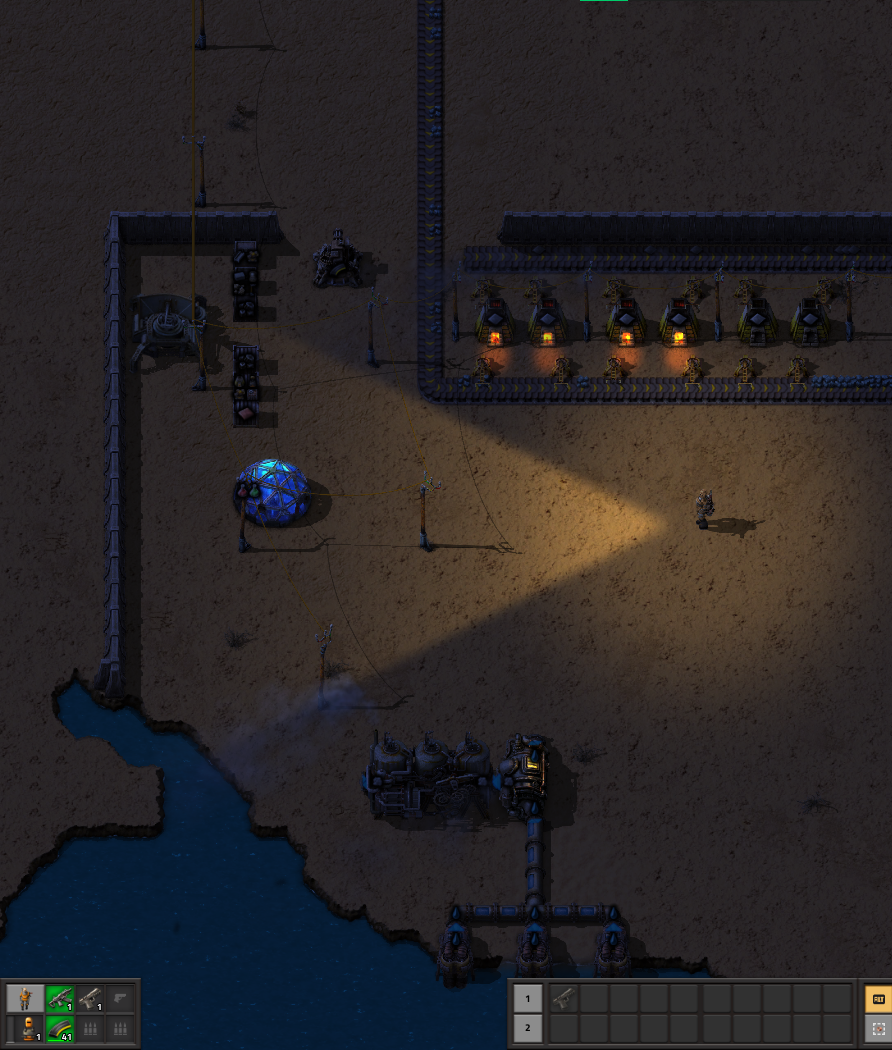Select the firearm magazine ammo slot

pyautogui.click(x=59, y=1028)
